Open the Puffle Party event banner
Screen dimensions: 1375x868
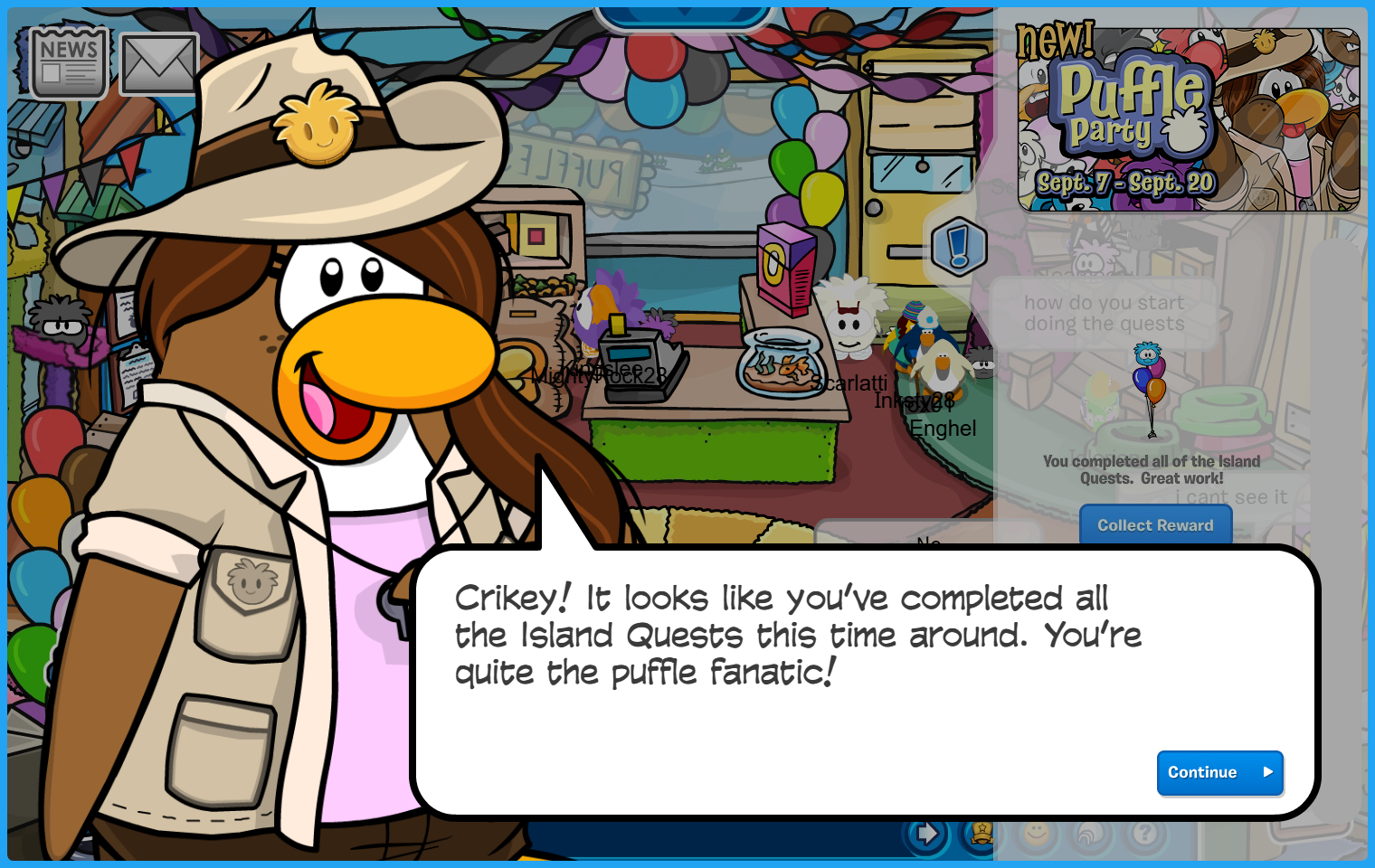(1188, 119)
